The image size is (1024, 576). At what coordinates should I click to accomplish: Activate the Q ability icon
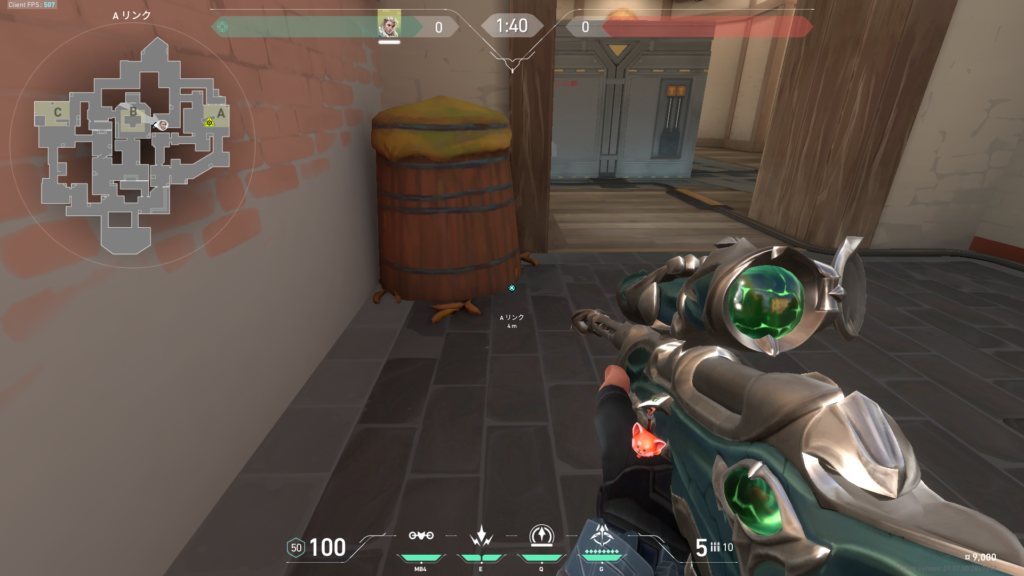(541, 536)
